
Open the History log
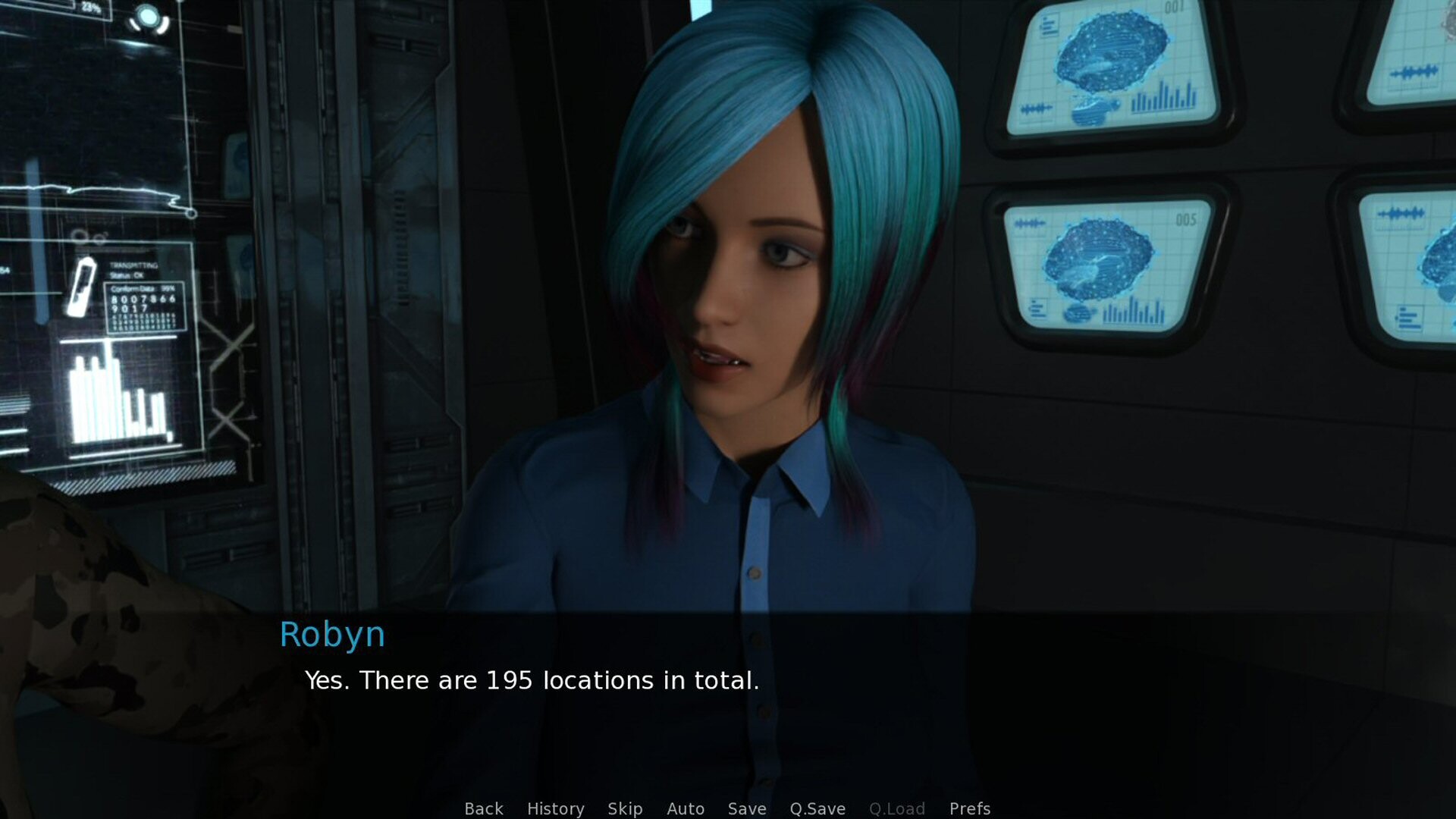click(555, 808)
